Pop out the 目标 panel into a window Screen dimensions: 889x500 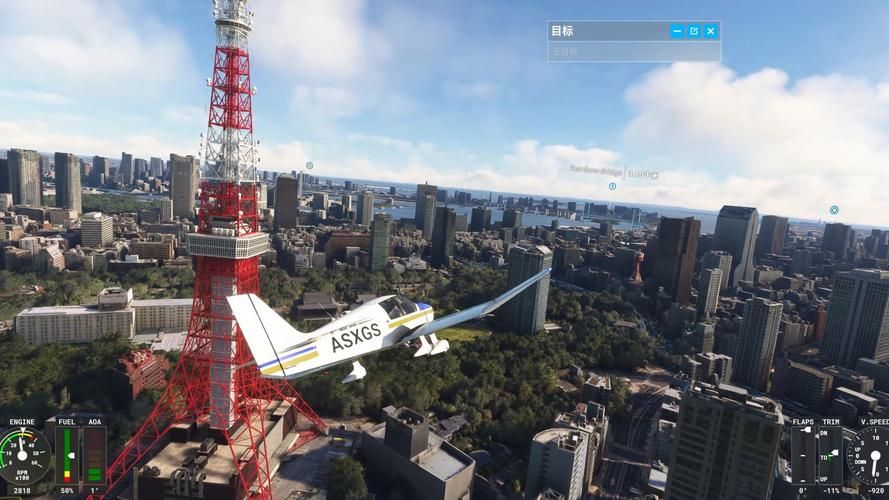694,31
